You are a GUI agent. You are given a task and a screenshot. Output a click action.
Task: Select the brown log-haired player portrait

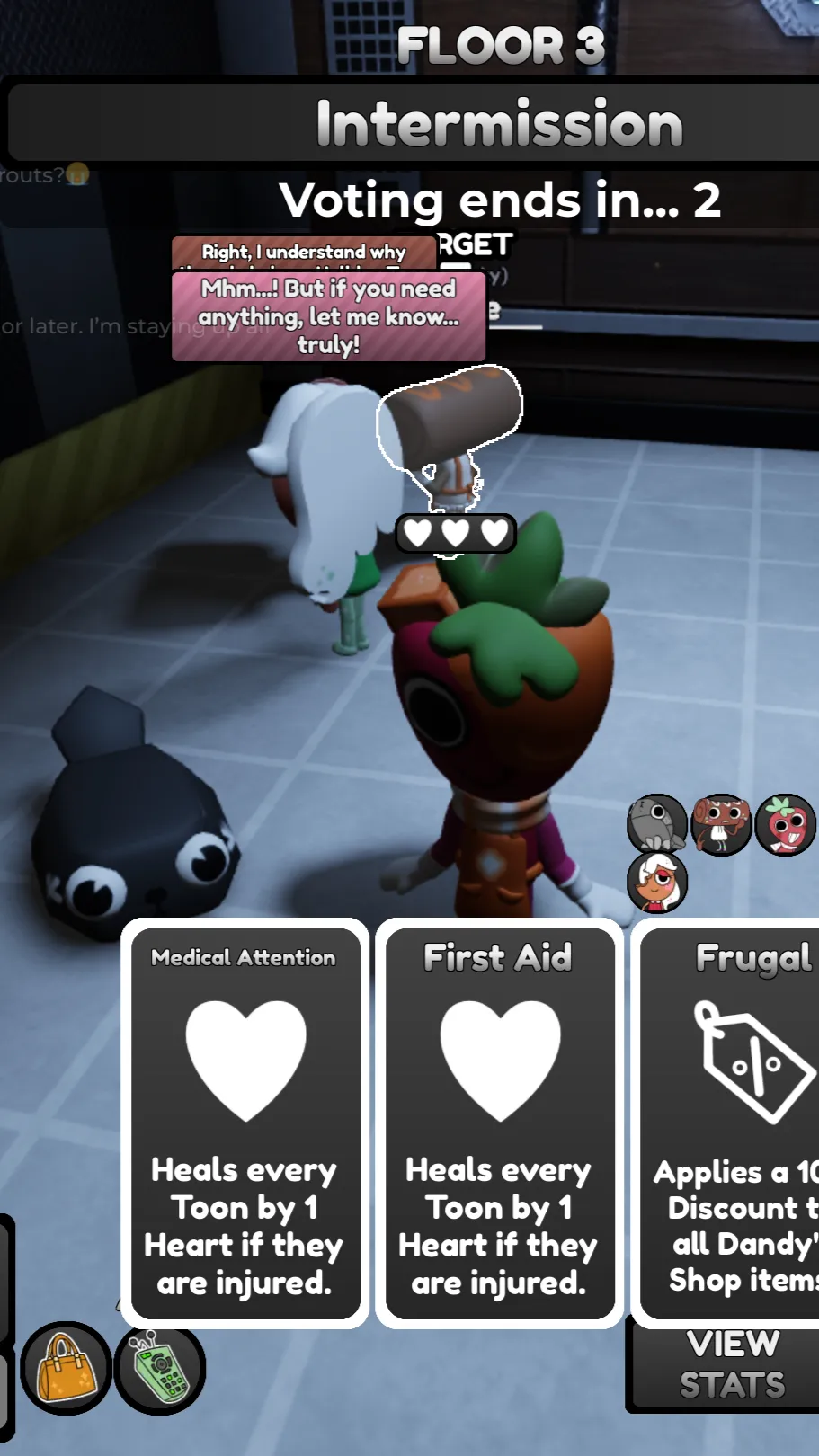click(721, 823)
